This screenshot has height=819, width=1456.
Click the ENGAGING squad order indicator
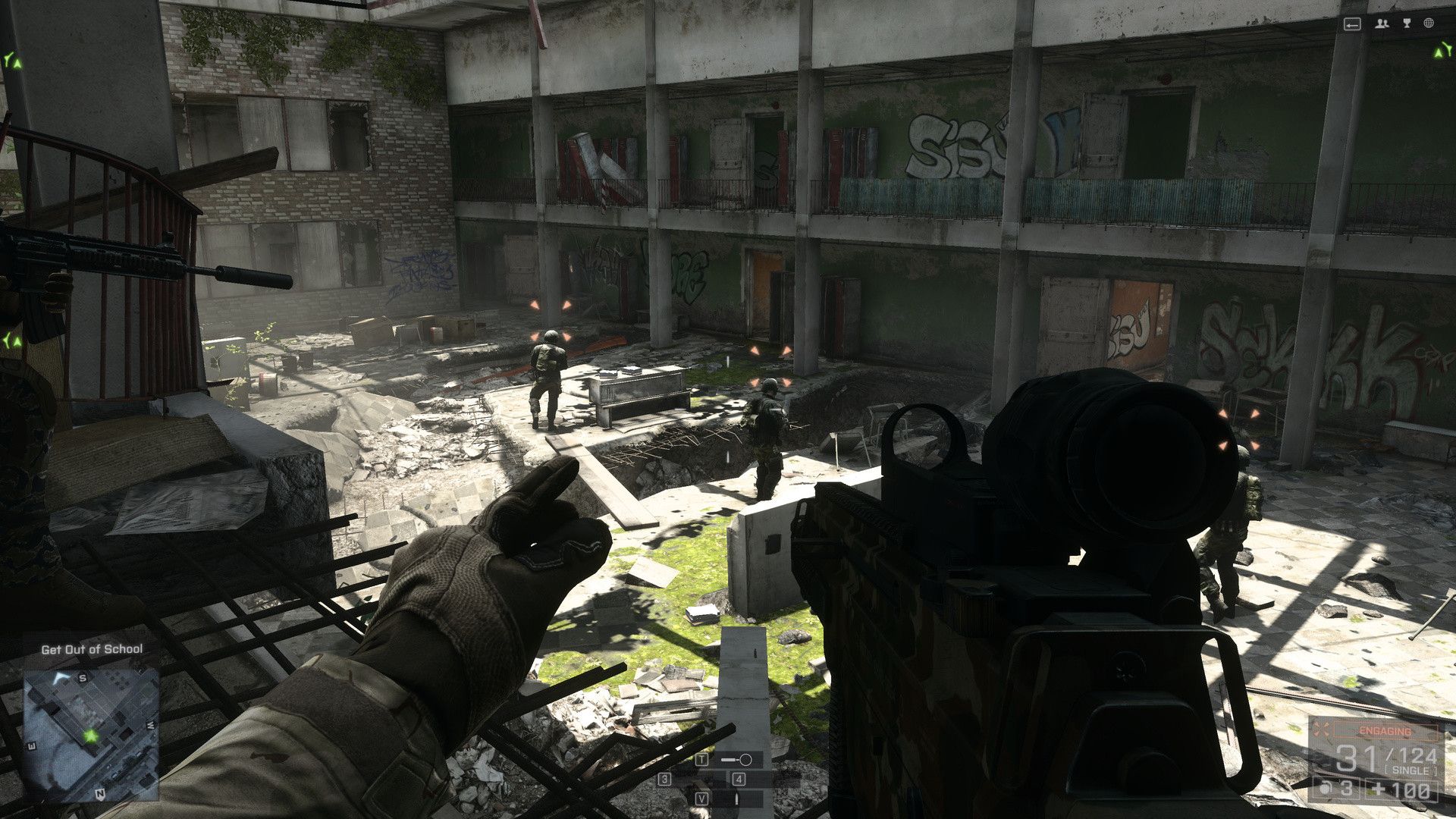pyautogui.click(x=1384, y=731)
